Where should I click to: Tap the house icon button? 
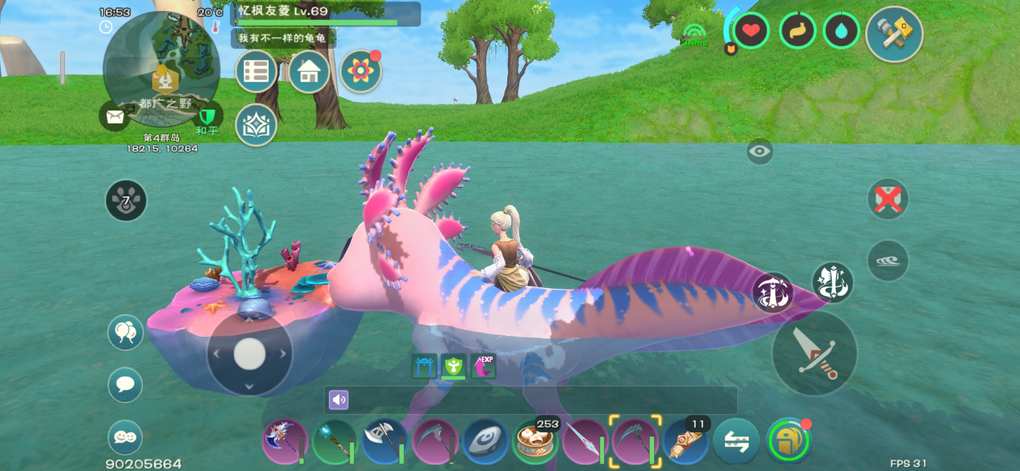(309, 71)
